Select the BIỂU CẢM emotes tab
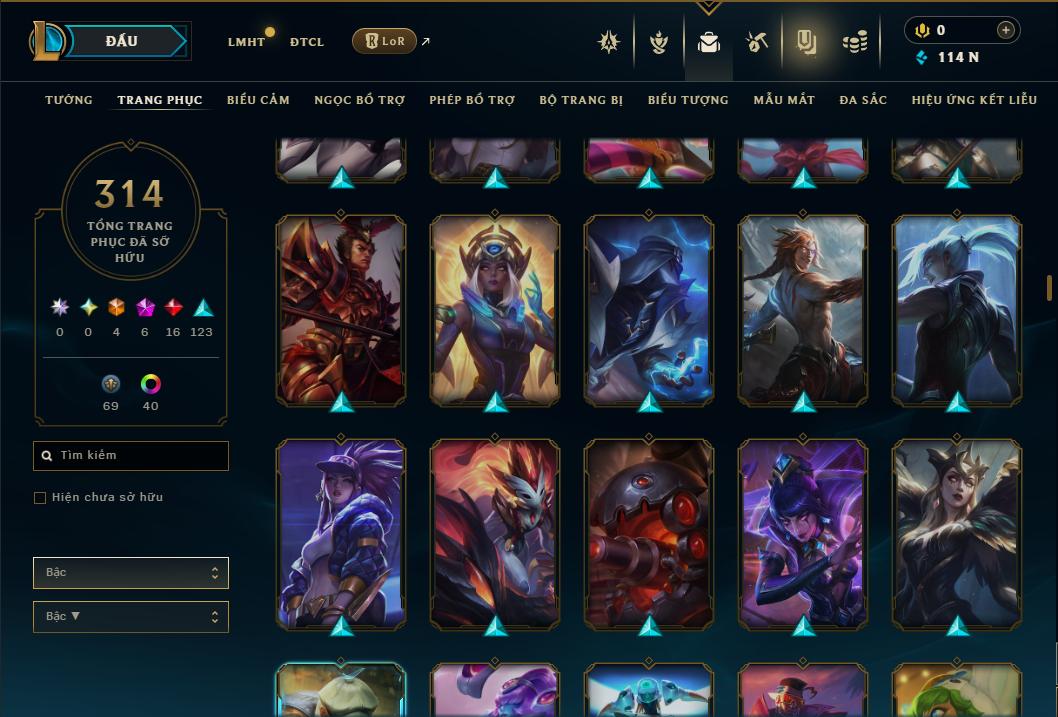 coord(258,100)
